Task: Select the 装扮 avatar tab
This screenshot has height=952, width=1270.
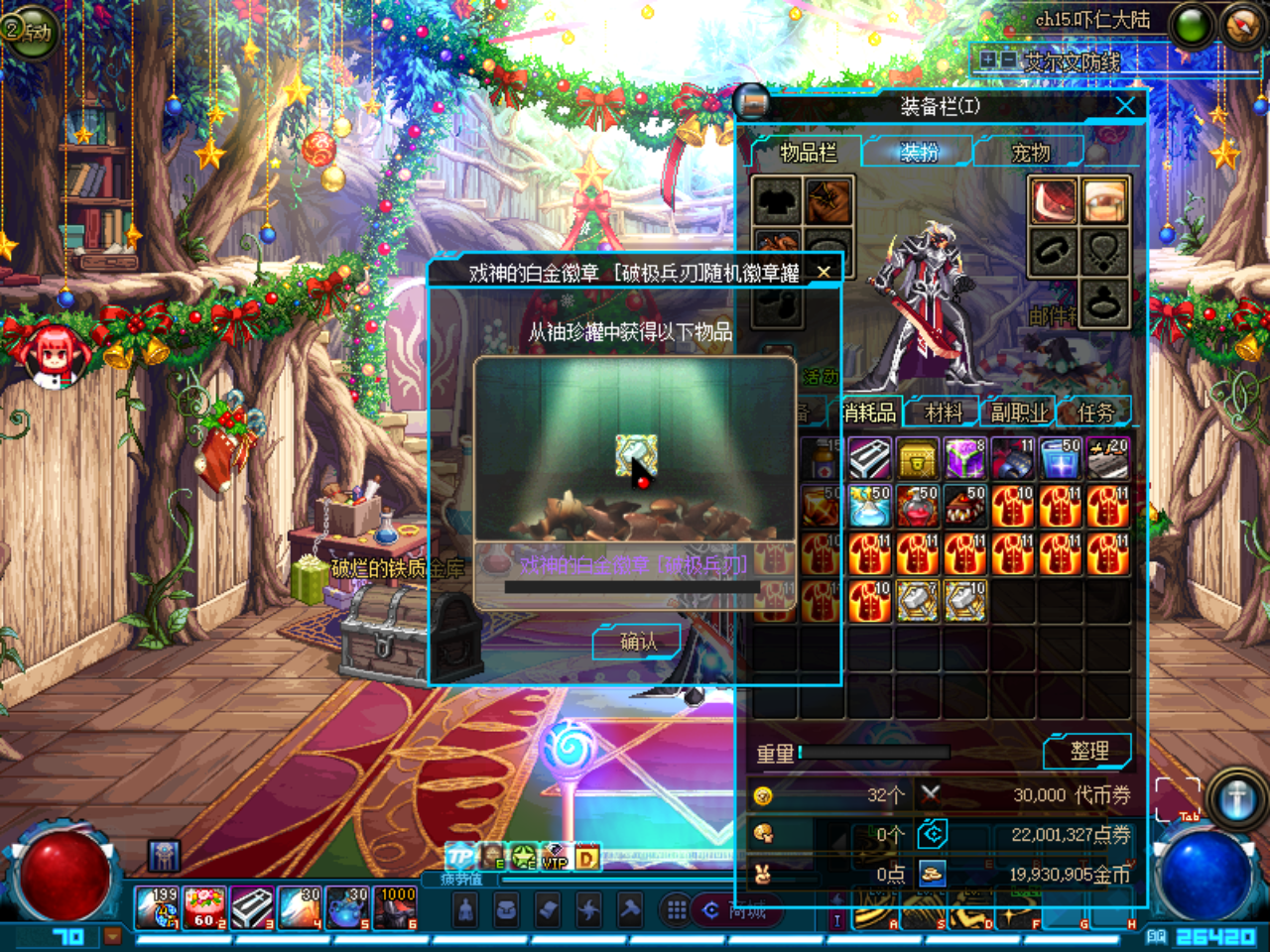Action: pyautogui.click(x=918, y=152)
